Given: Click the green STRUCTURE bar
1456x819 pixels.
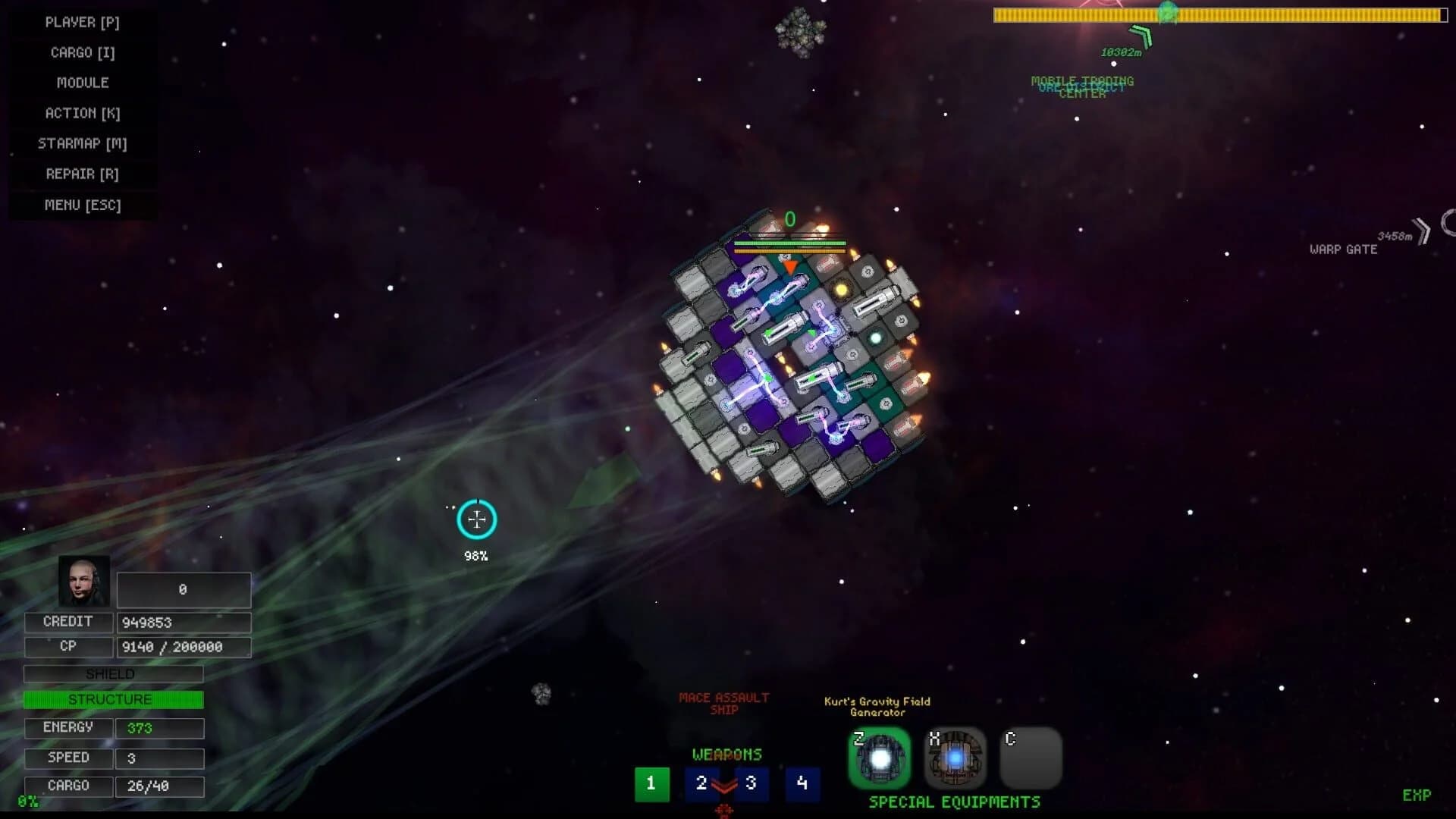Looking at the screenshot, I should click(113, 698).
